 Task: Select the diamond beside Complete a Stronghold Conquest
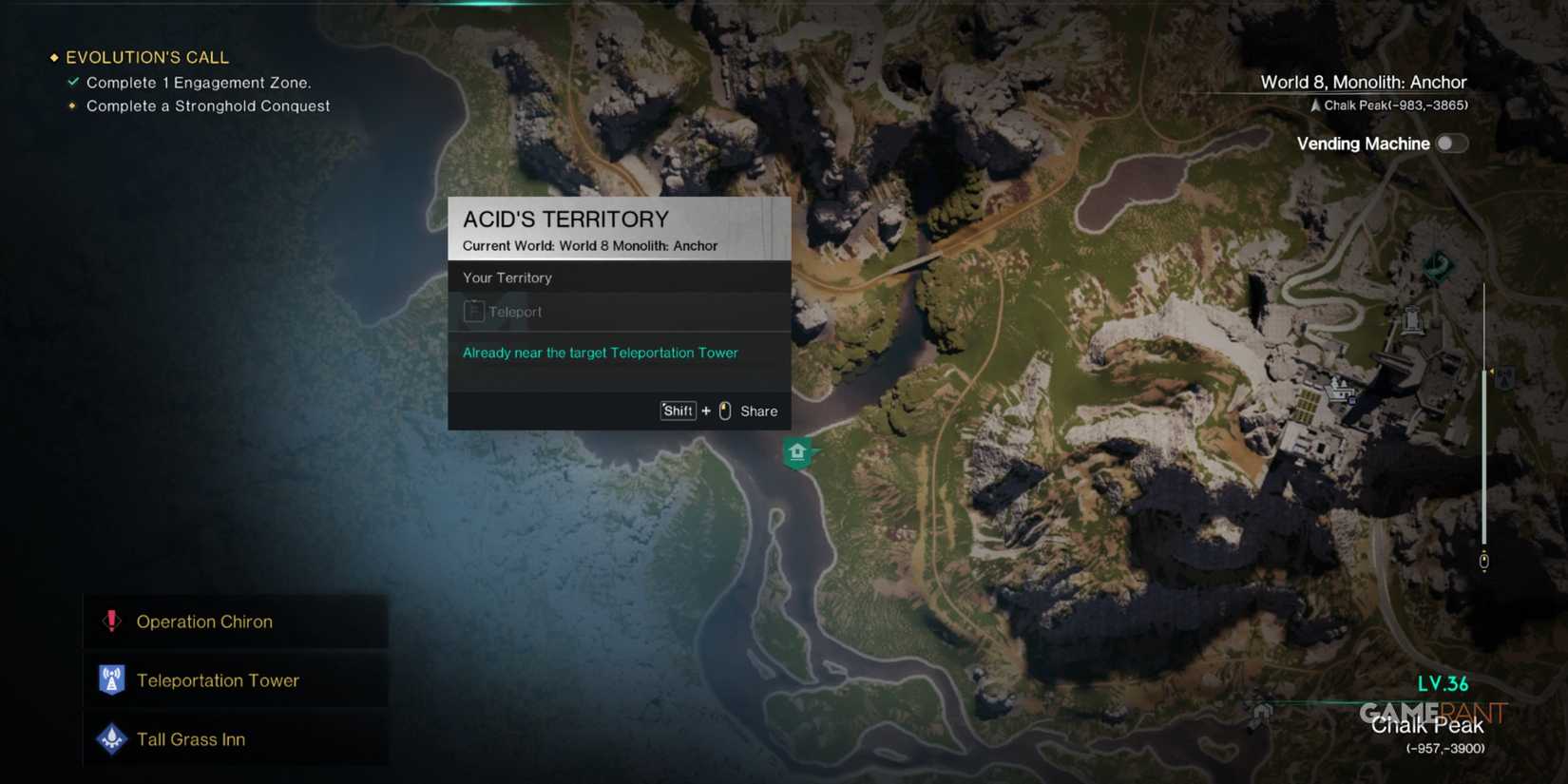(x=72, y=106)
